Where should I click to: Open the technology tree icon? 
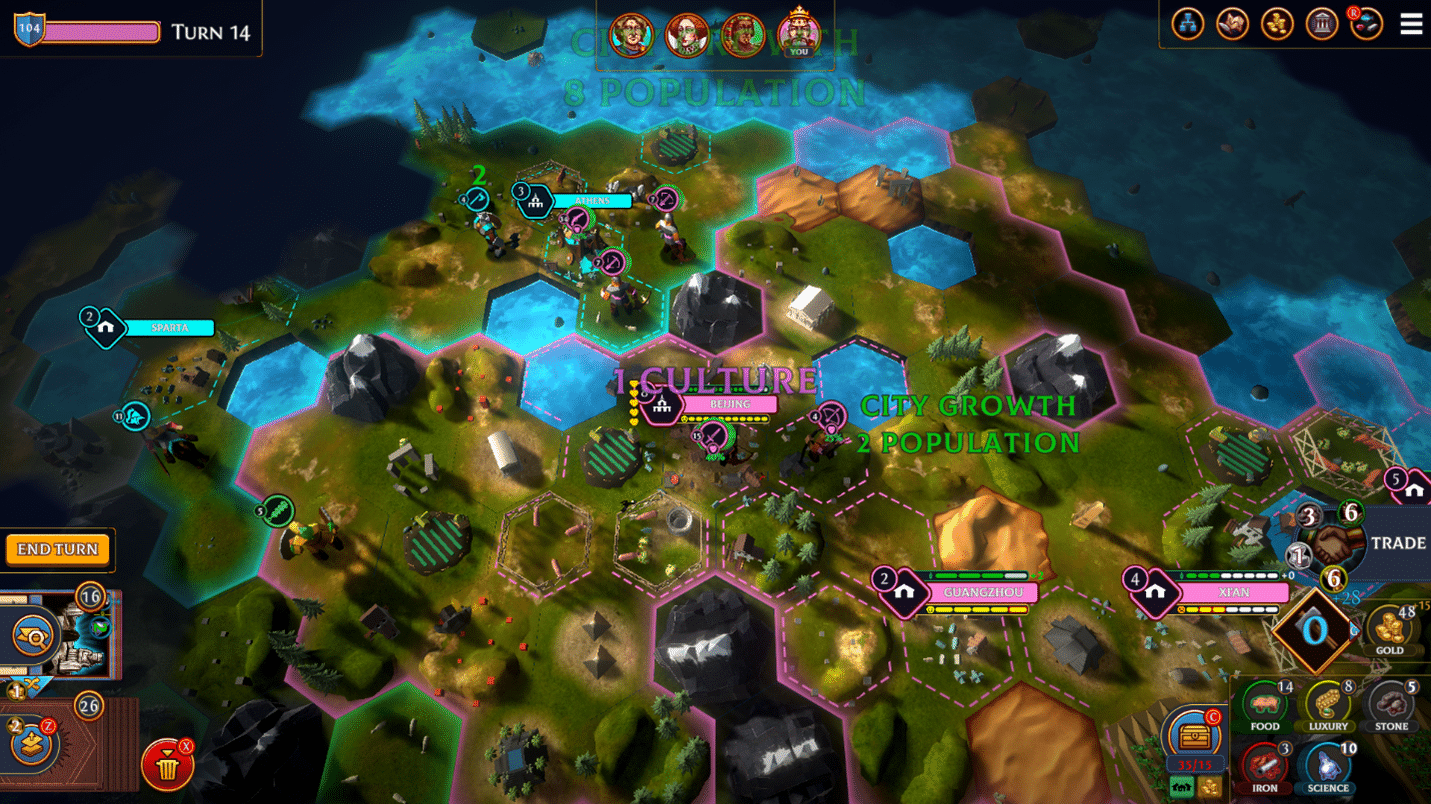coord(1188,23)
